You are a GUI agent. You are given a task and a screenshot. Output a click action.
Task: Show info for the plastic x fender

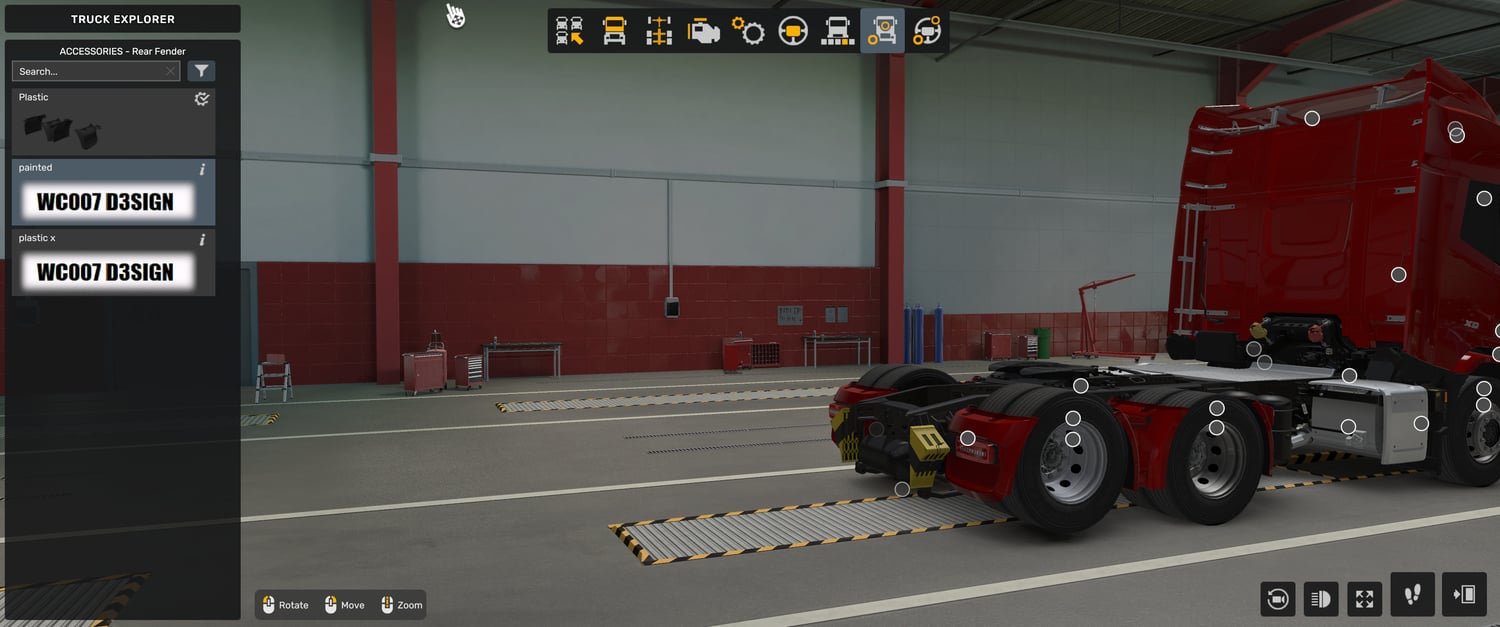203,240
